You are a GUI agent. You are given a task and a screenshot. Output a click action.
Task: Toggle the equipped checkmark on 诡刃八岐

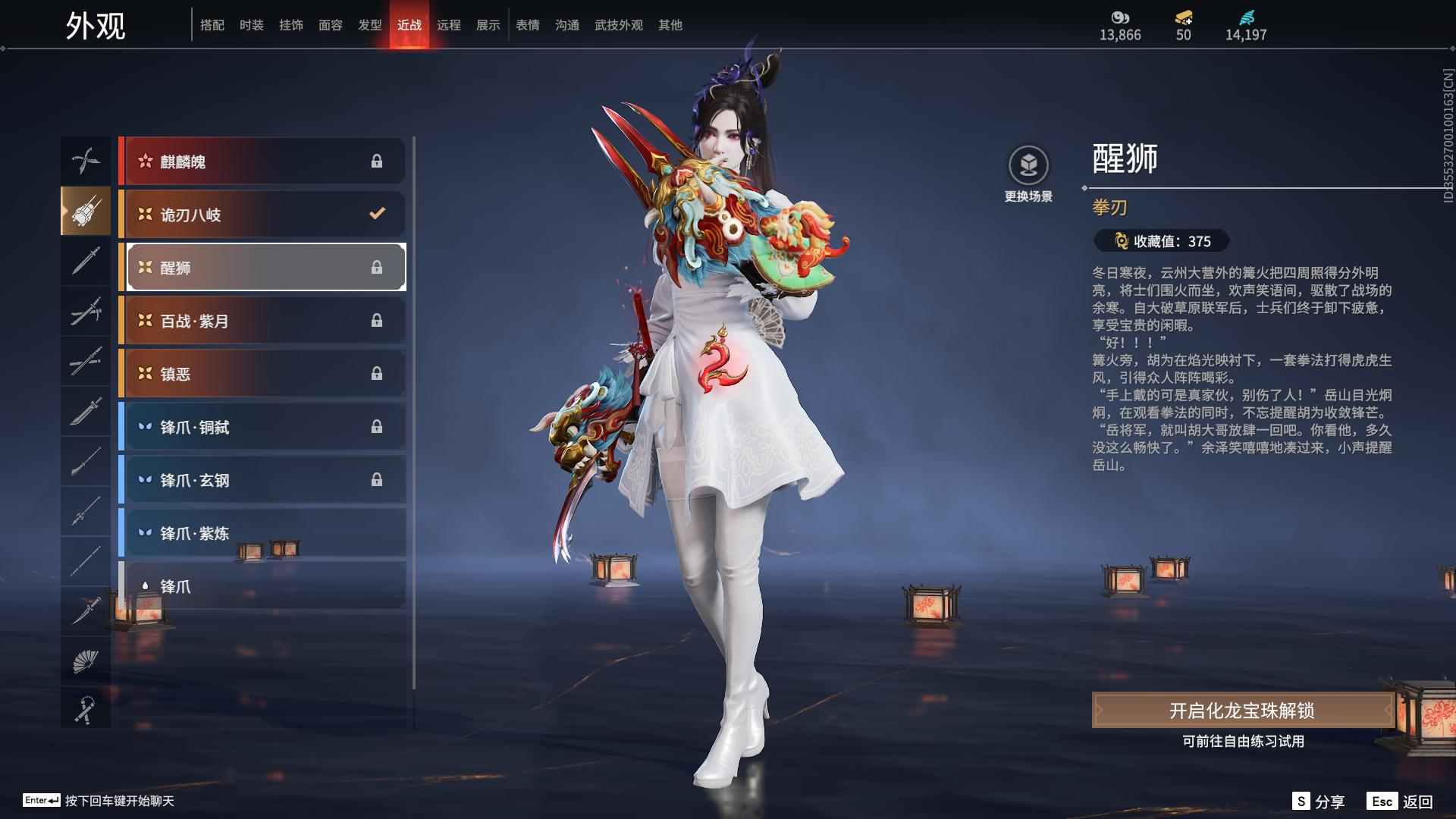pos(377,214)
